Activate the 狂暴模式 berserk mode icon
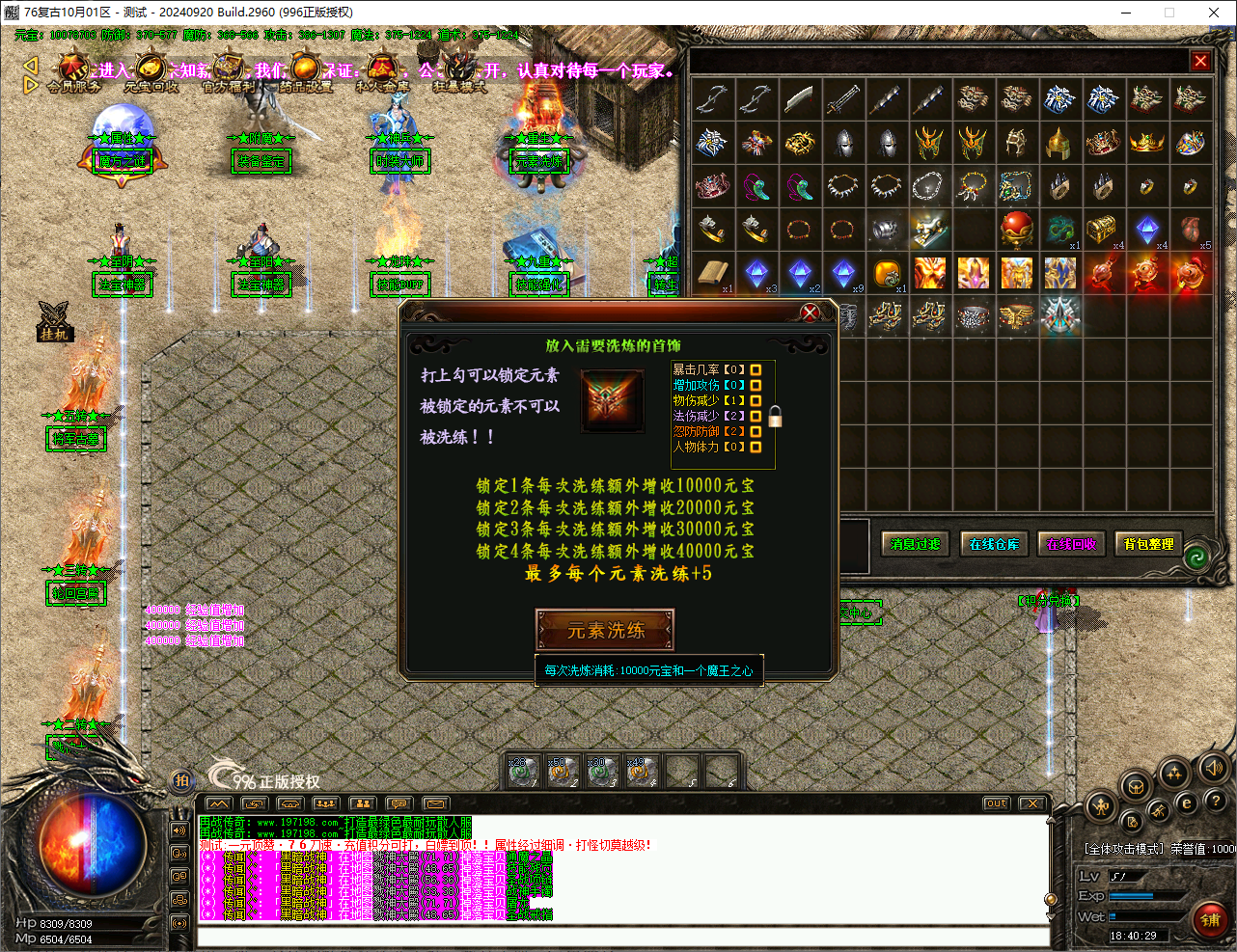The height and width of the screenshot is (952, 1237). point(455,68)
